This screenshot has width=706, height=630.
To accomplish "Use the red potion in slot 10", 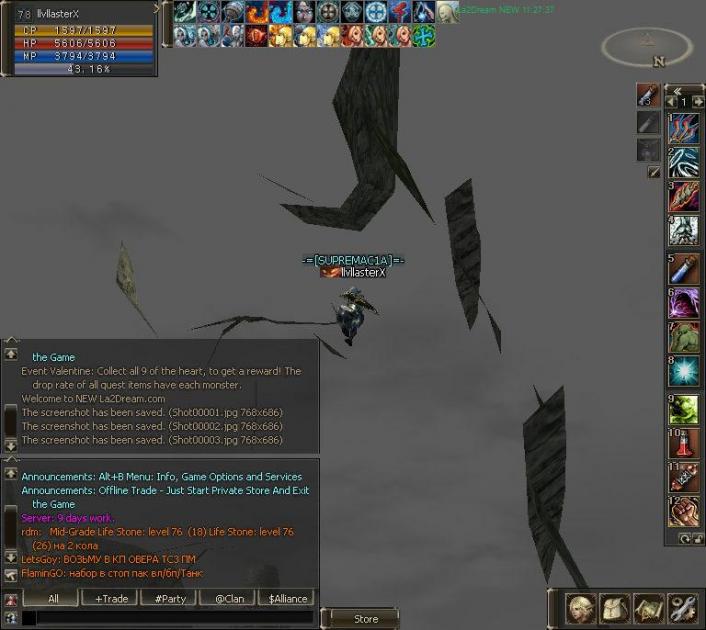I will pyautogui.click(x=683, y=443).
